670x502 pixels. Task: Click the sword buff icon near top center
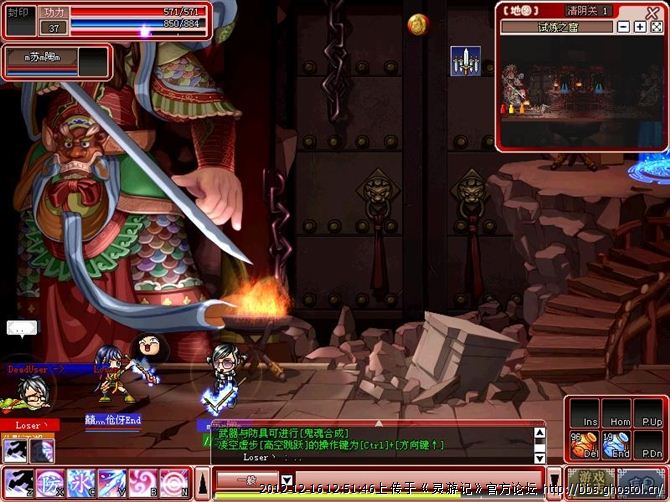(x=465, y=61)
